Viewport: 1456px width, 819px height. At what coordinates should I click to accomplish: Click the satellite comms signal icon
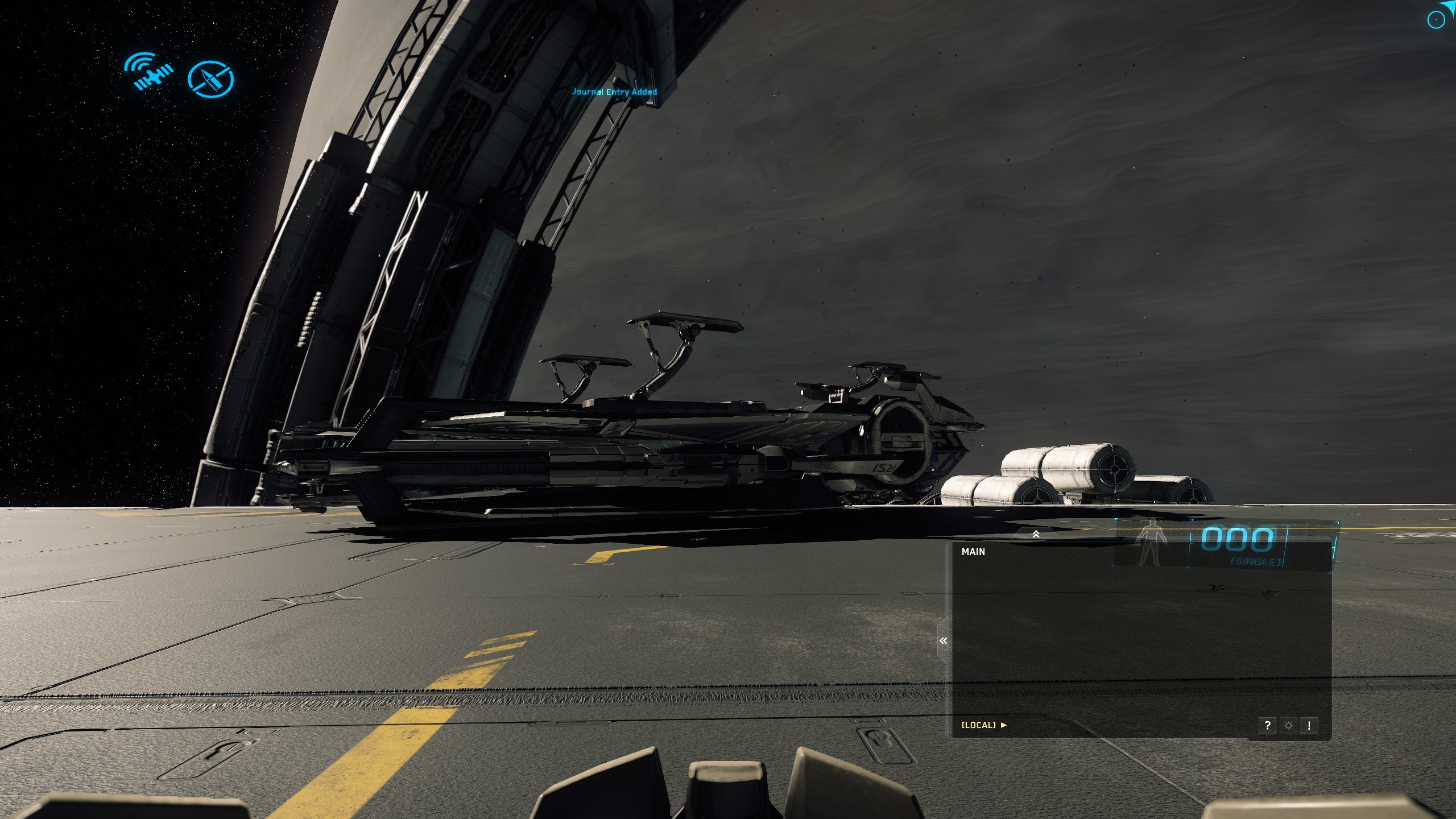(148, 72)
